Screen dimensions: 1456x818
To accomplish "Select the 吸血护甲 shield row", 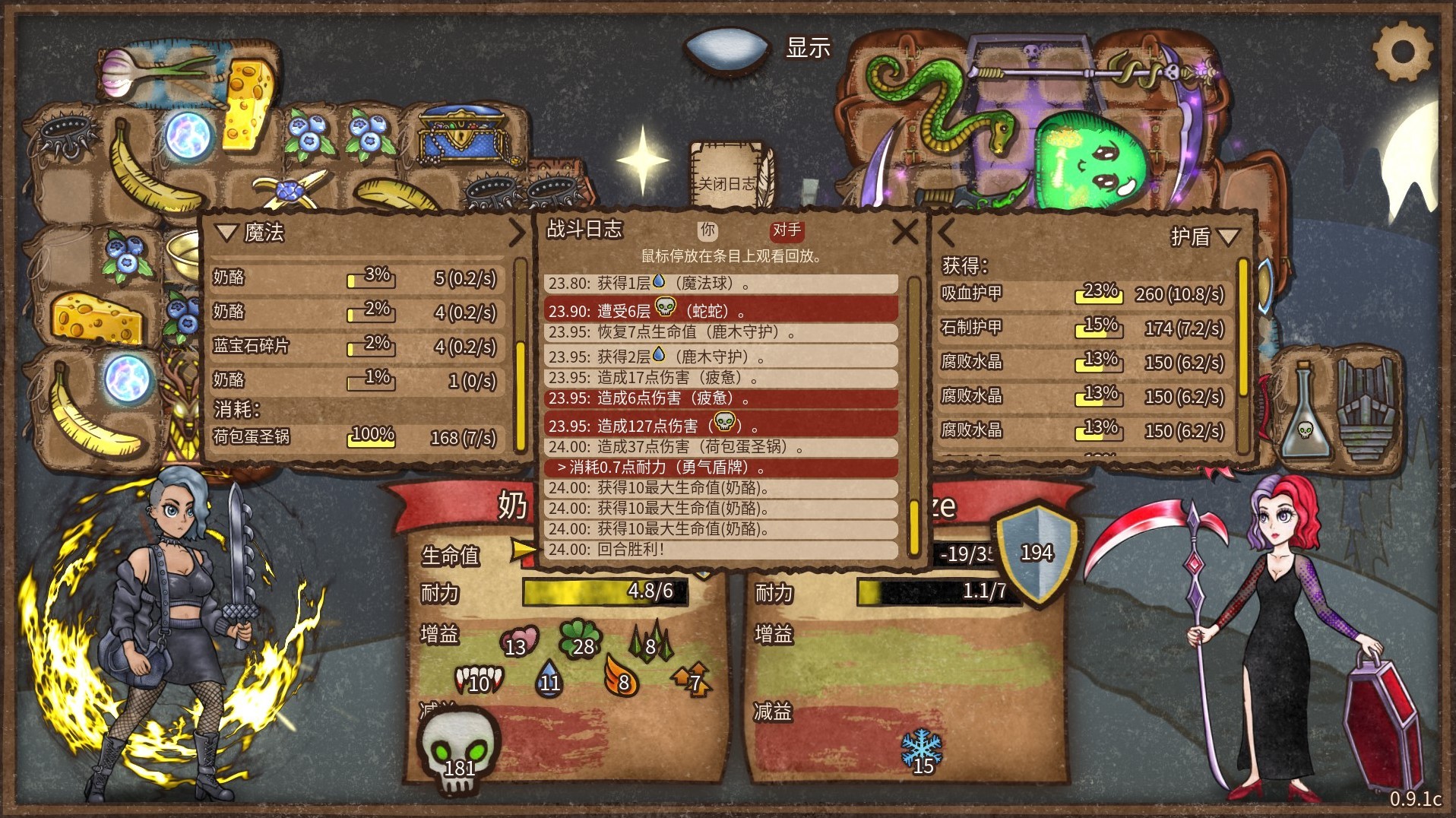I will pyautogui.click(x=1082, y=293).
